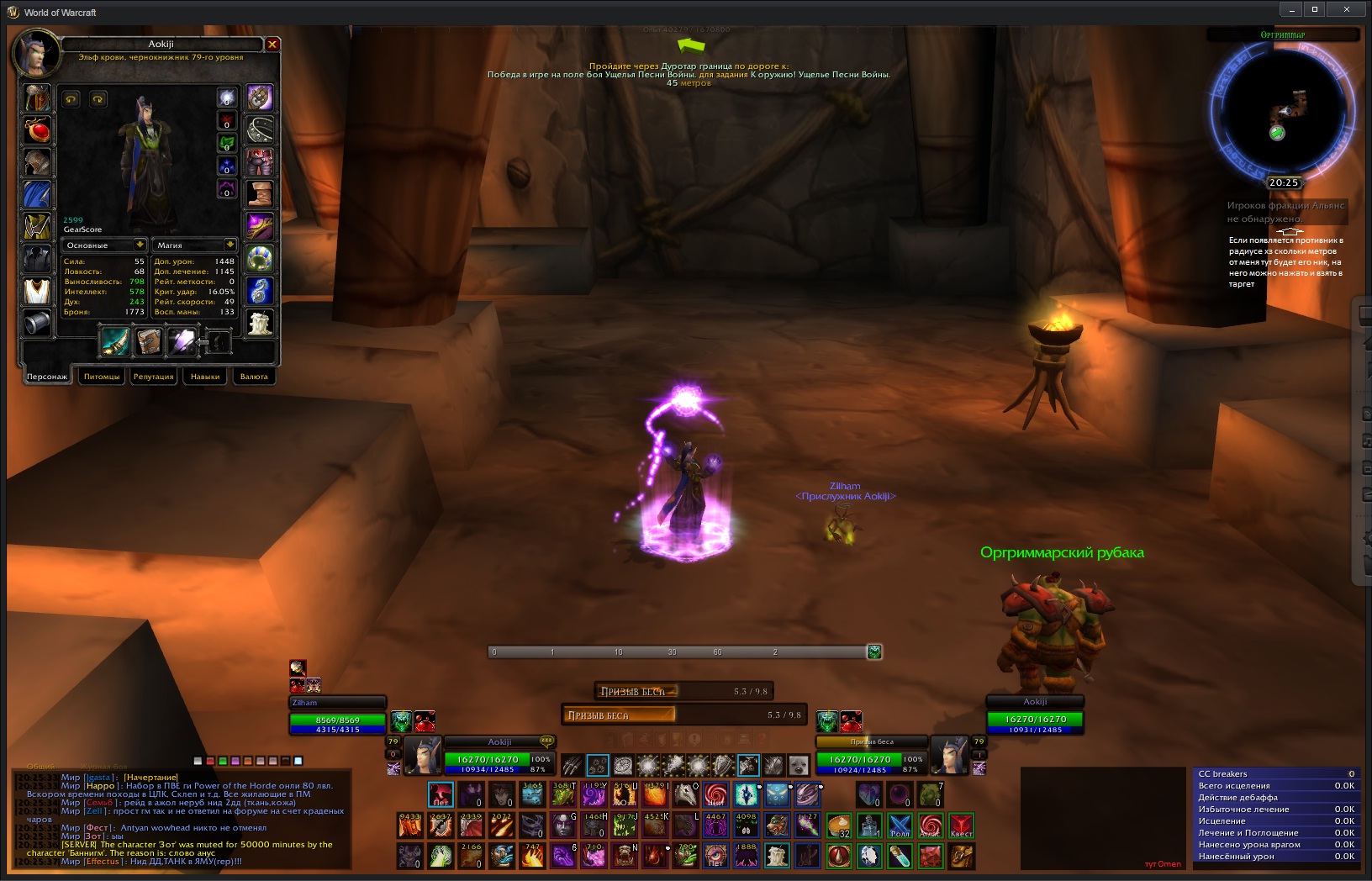Show the Навыки tab

click(x=204, y=377)
